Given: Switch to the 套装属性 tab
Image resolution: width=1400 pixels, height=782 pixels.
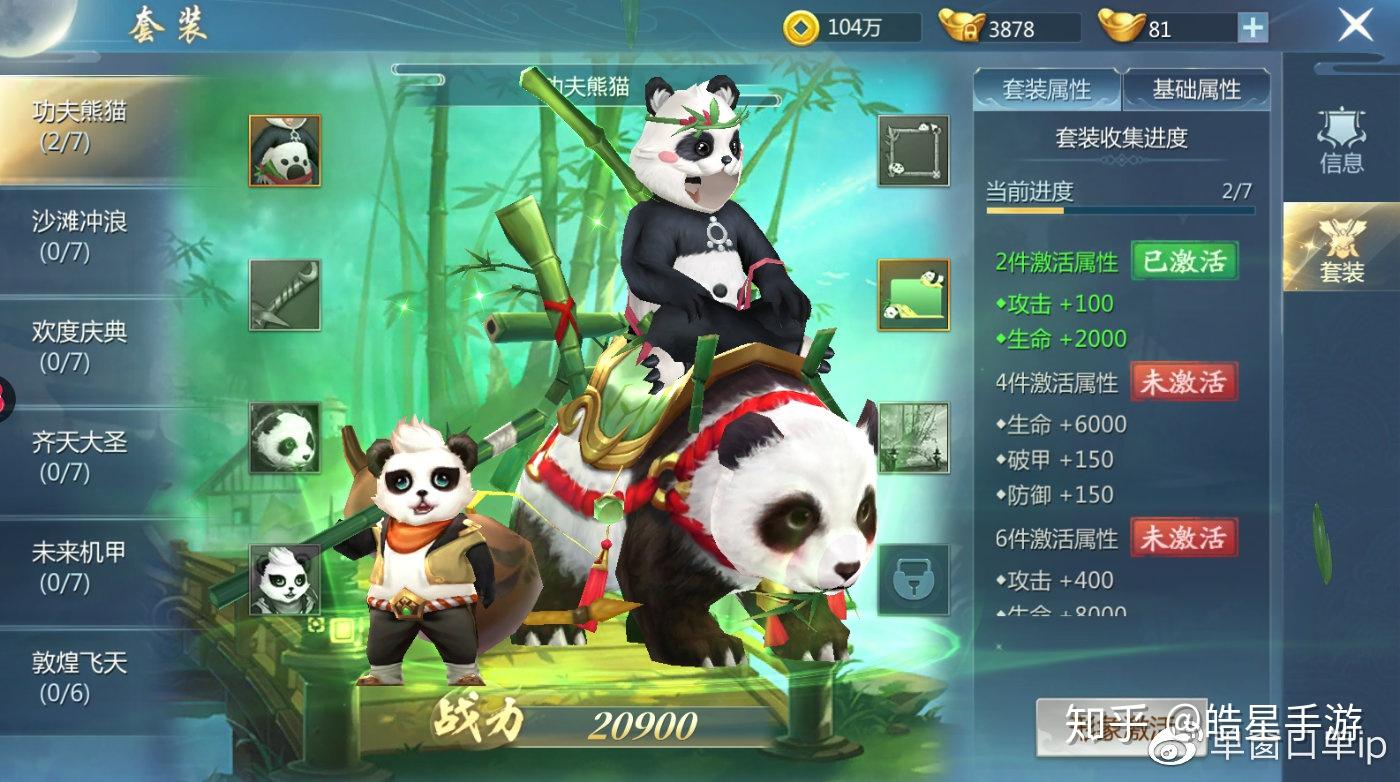Looking at the screenshot, I should pos(1047,90).
